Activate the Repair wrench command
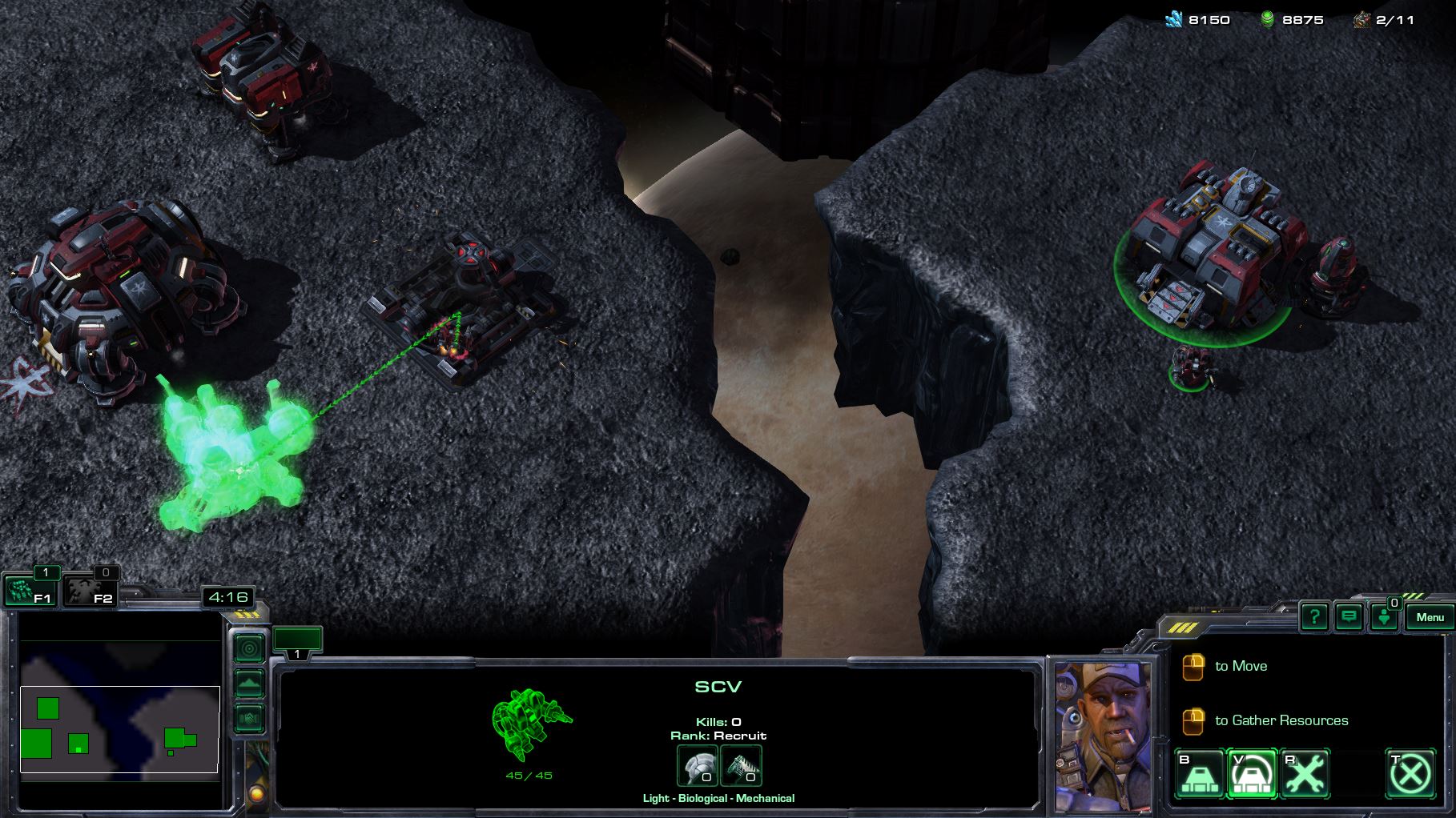1456x818 pixels. tap(1305, 774)
